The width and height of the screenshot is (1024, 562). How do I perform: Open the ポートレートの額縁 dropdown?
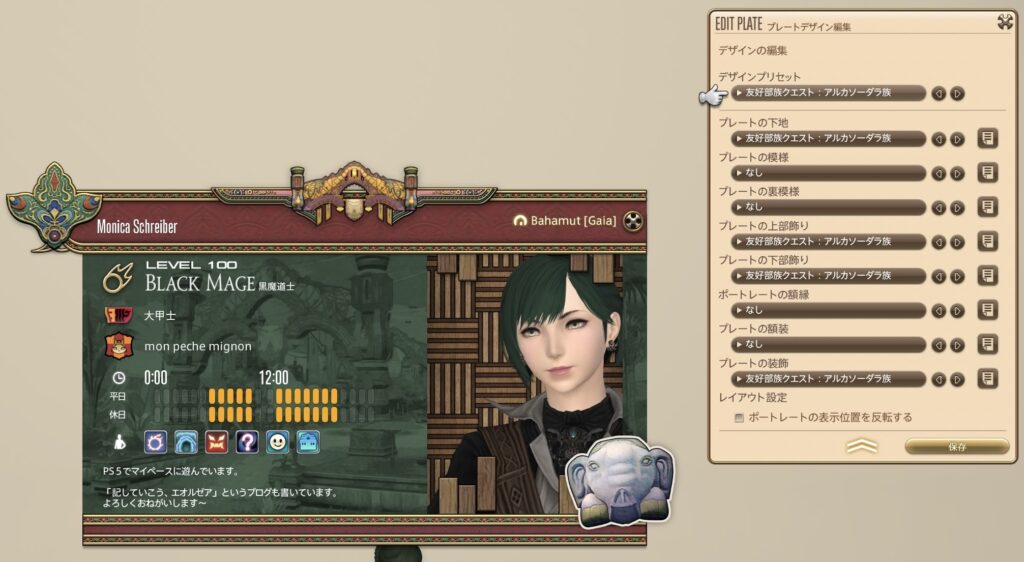[828, 310]
